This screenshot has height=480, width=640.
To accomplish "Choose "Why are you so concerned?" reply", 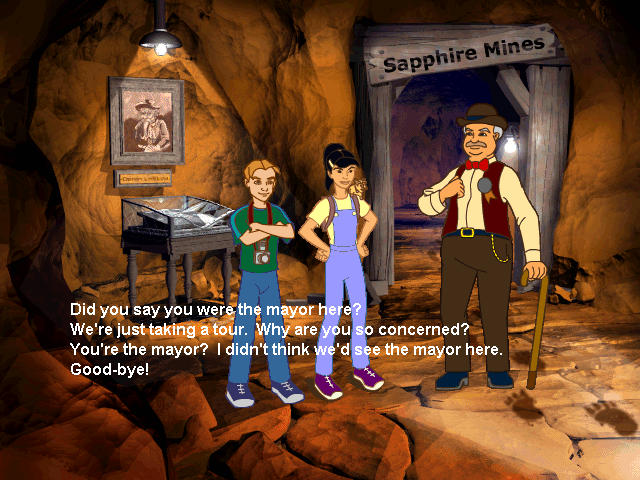I will click(x=270, y=330).
